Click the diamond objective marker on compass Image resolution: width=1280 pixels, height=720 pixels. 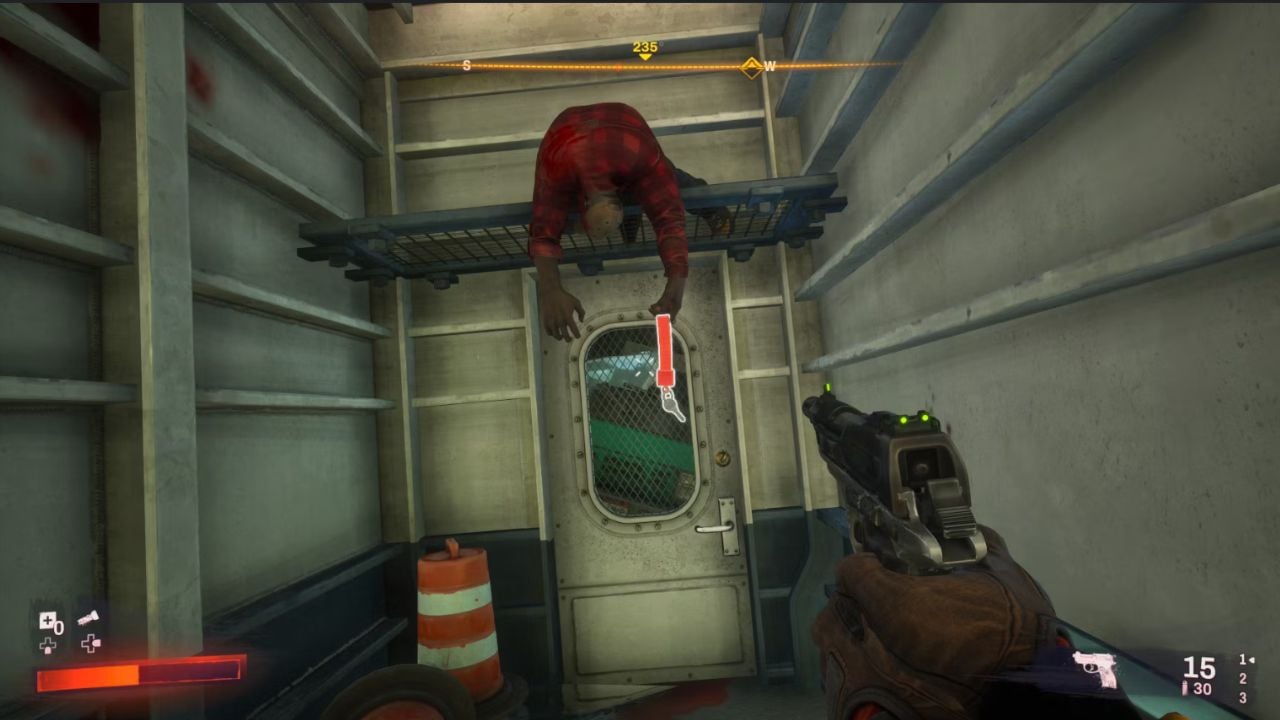point(751,67)
